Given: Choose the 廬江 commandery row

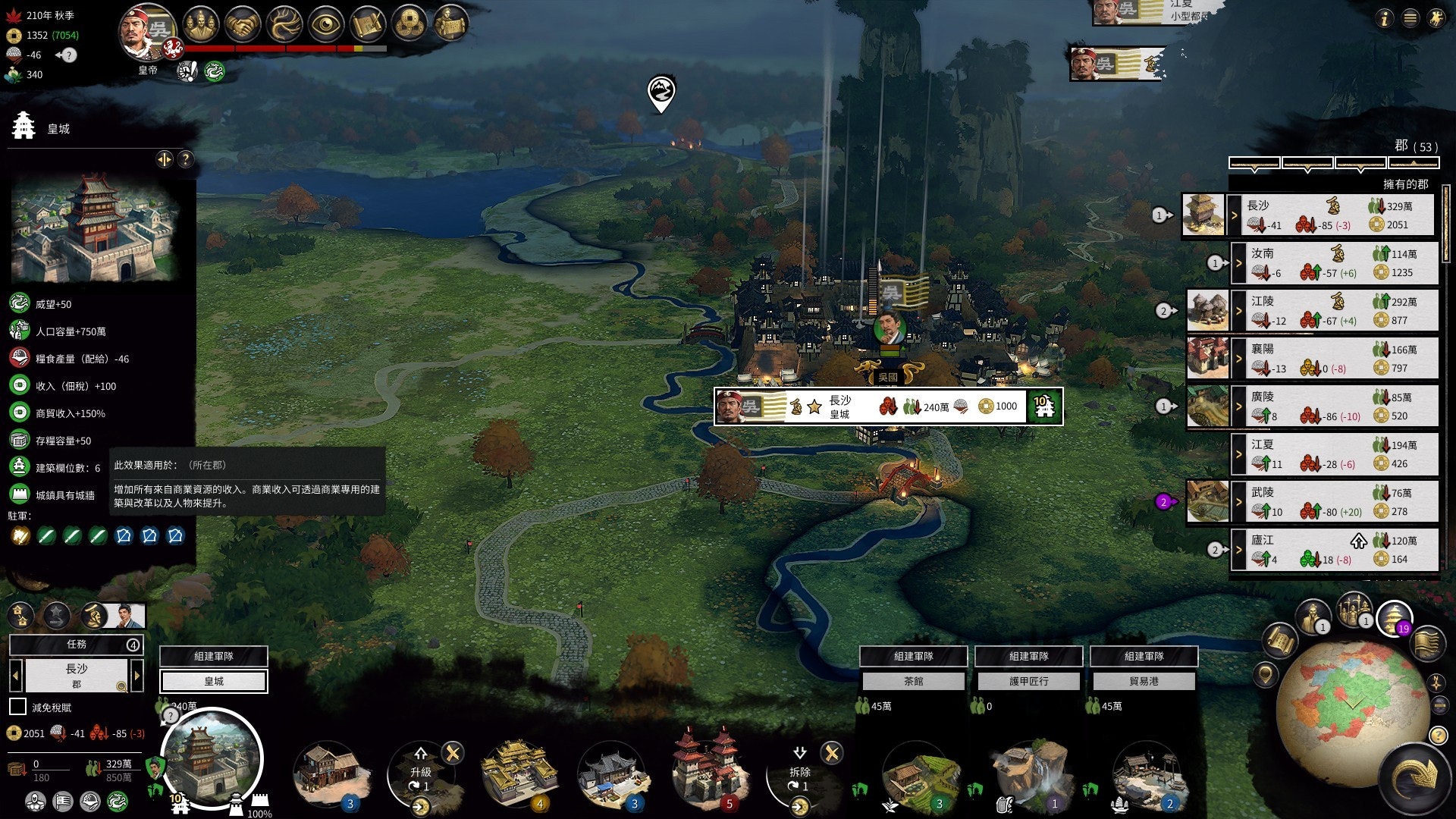Looking at the screenshot, I should pyautogui.click(x=1335, y=550).
